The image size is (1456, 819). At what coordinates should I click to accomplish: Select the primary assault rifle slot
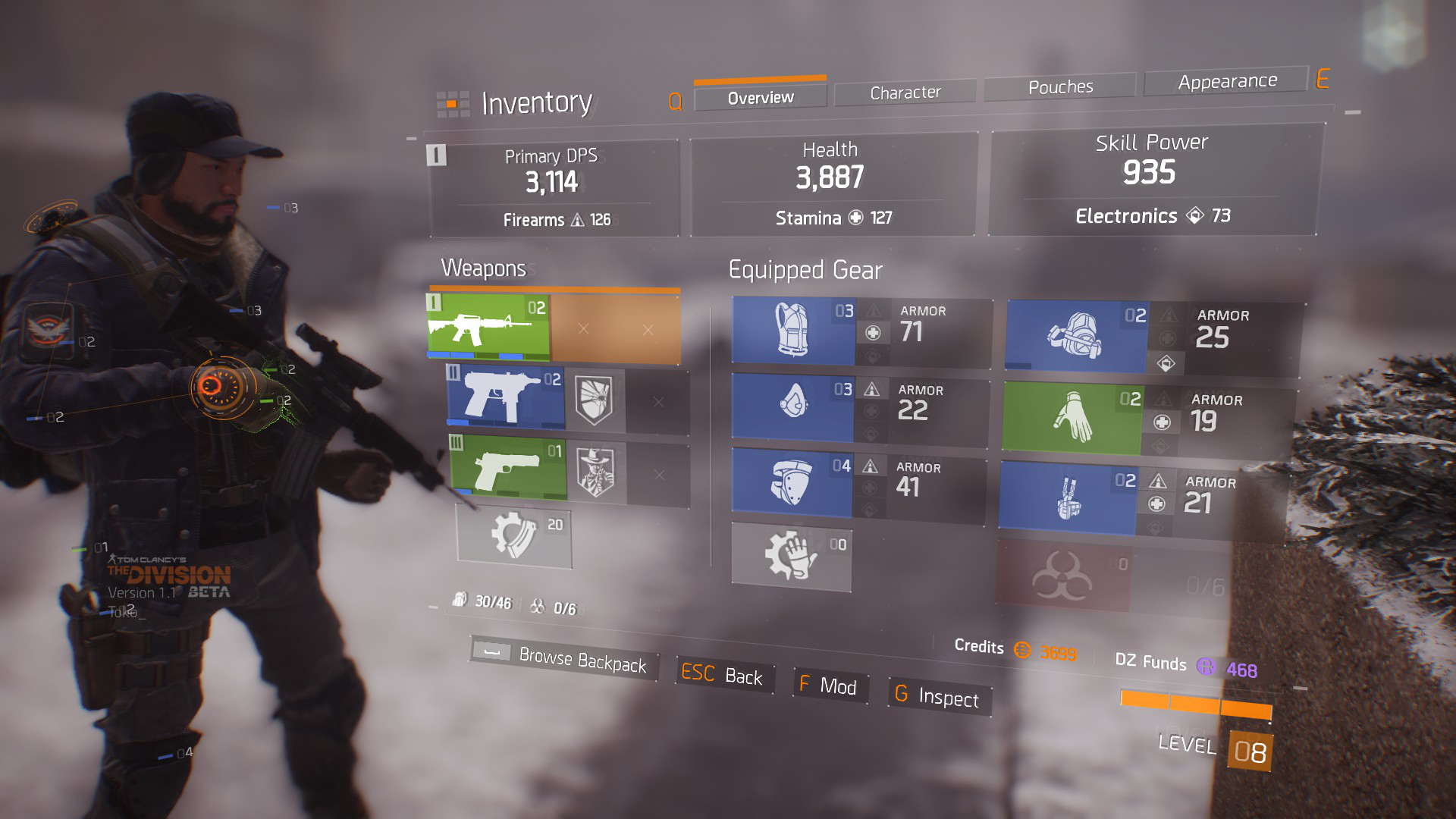click(488, 328)
